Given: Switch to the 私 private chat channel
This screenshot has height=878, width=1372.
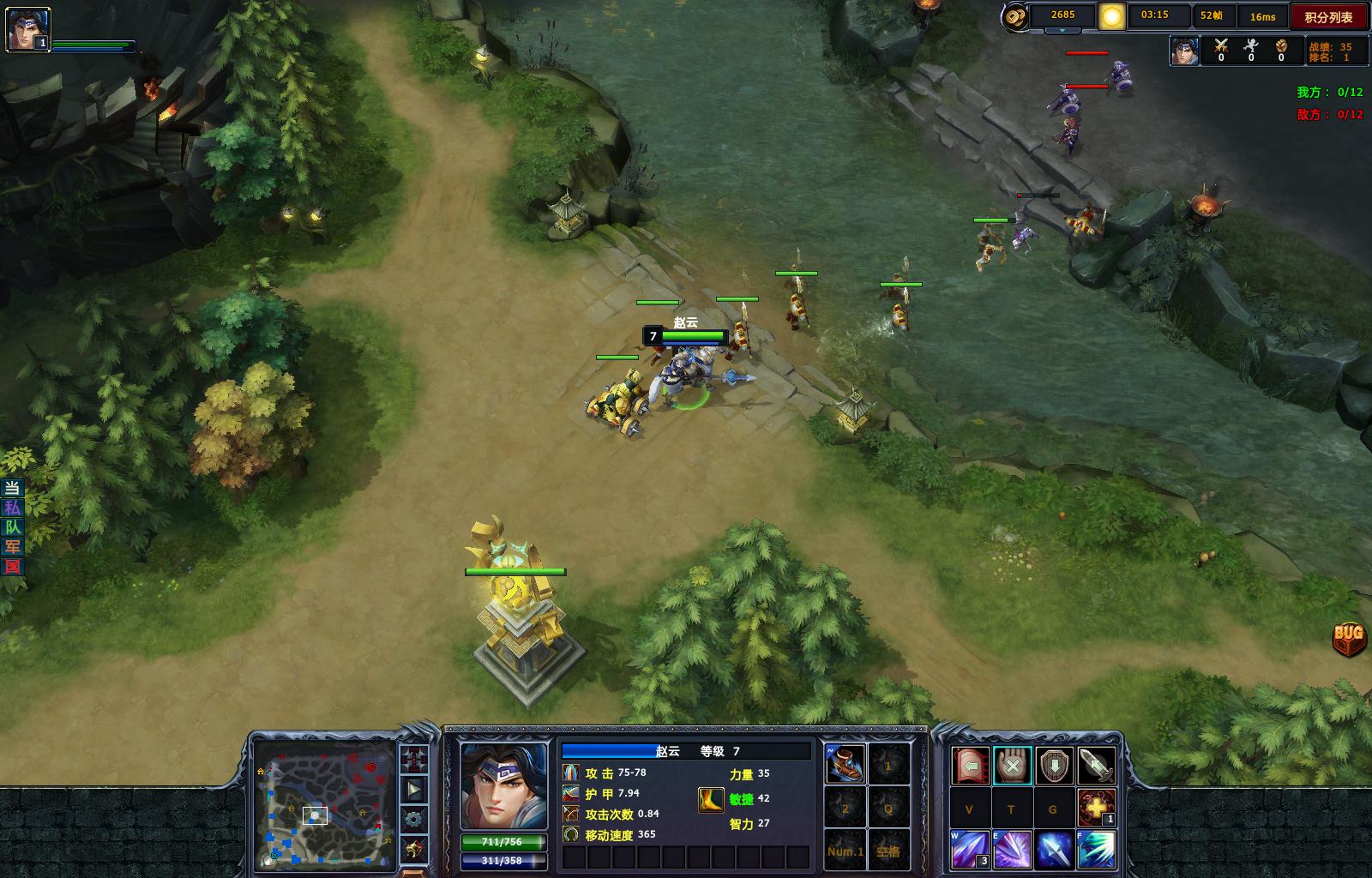Looking at the screenshot, I should click(x=12, y=508).
